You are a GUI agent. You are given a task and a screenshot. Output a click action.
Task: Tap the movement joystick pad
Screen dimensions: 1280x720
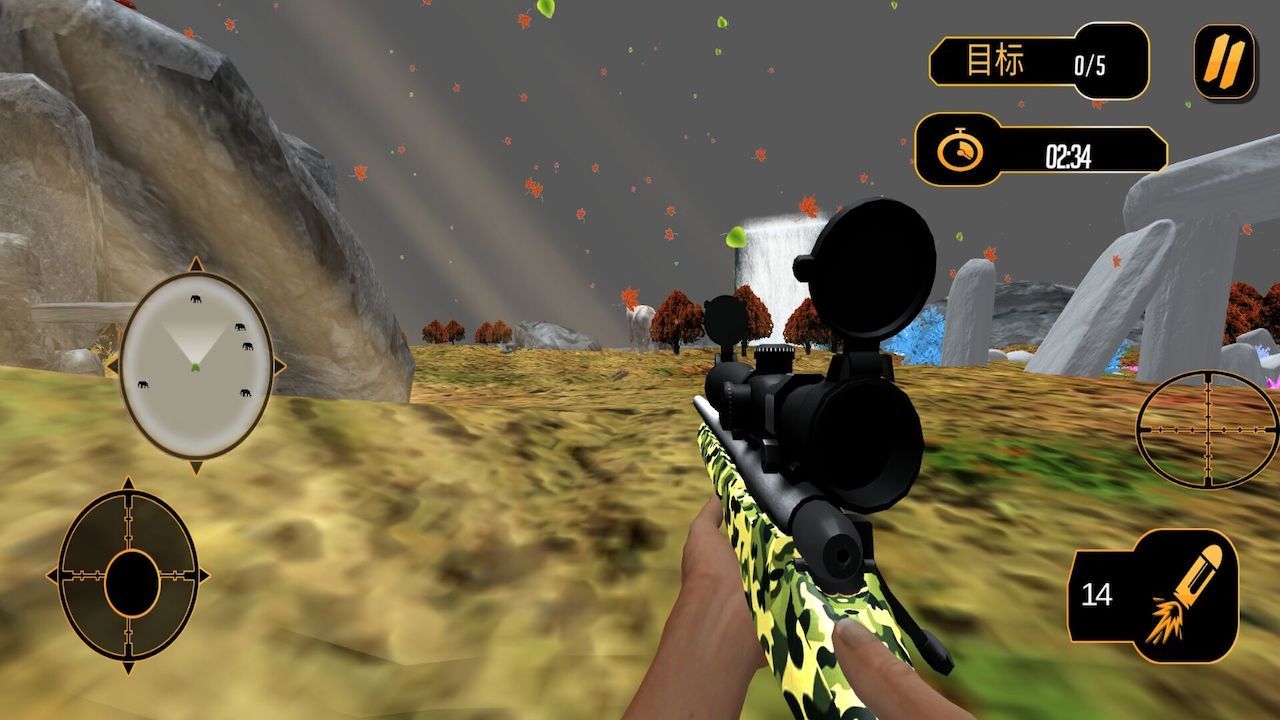click(x=130, y=577)
